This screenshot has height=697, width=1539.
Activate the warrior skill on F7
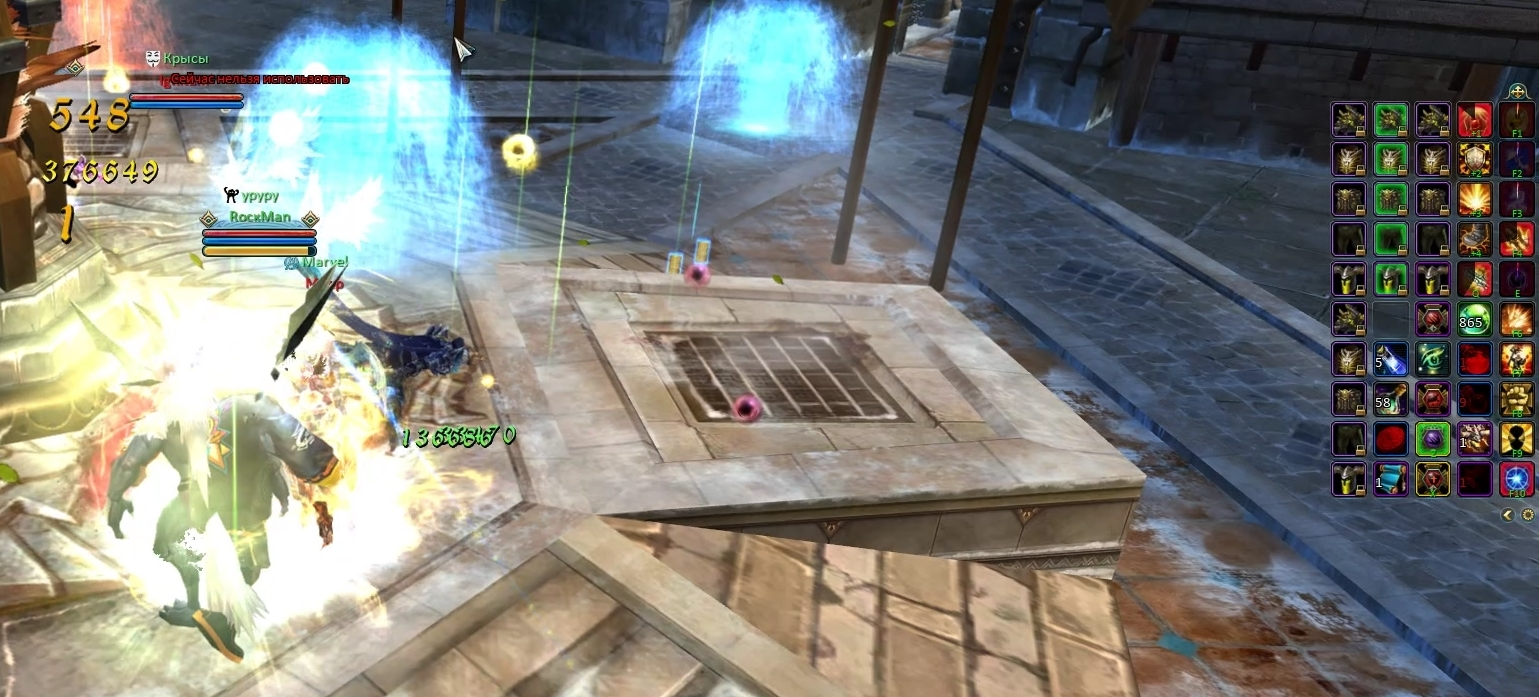tap(1516, 359)
